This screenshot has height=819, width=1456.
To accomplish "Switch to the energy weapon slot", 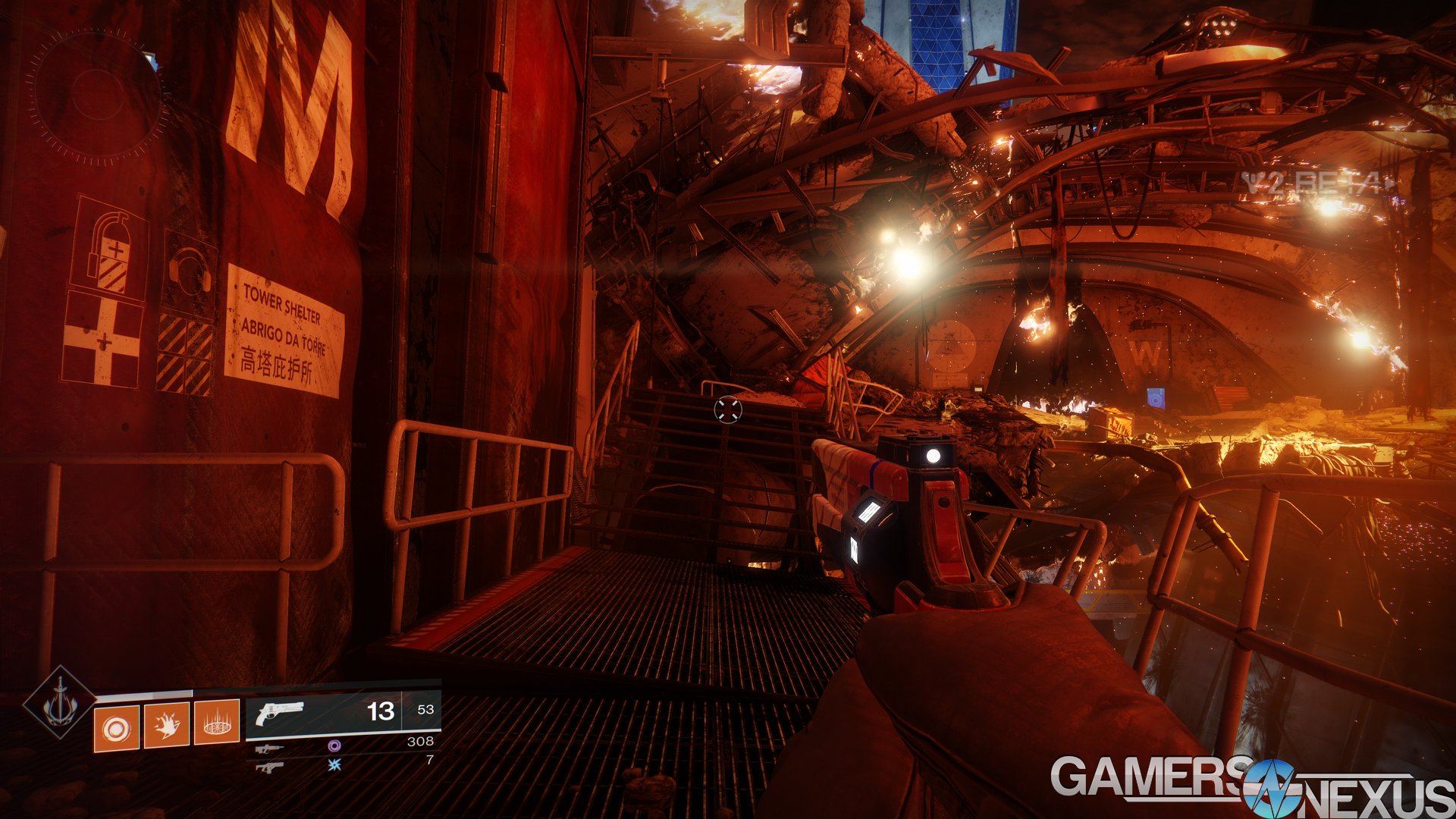I will click(x=269, y=748).
